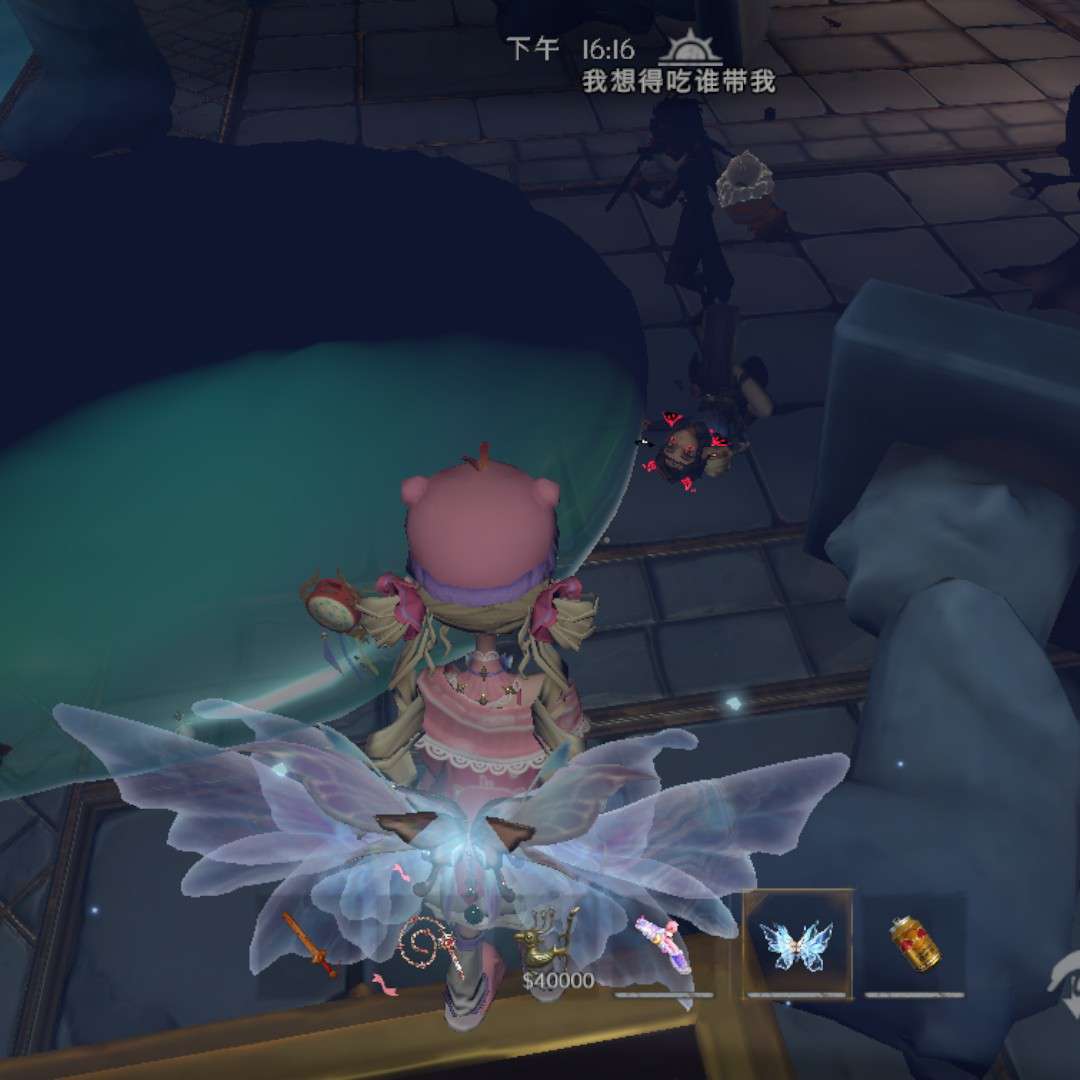The height and width of the screenshot is (1080, 1080).
Task: Select the orange sword hotbar slot
Action: tap(309, 944)
